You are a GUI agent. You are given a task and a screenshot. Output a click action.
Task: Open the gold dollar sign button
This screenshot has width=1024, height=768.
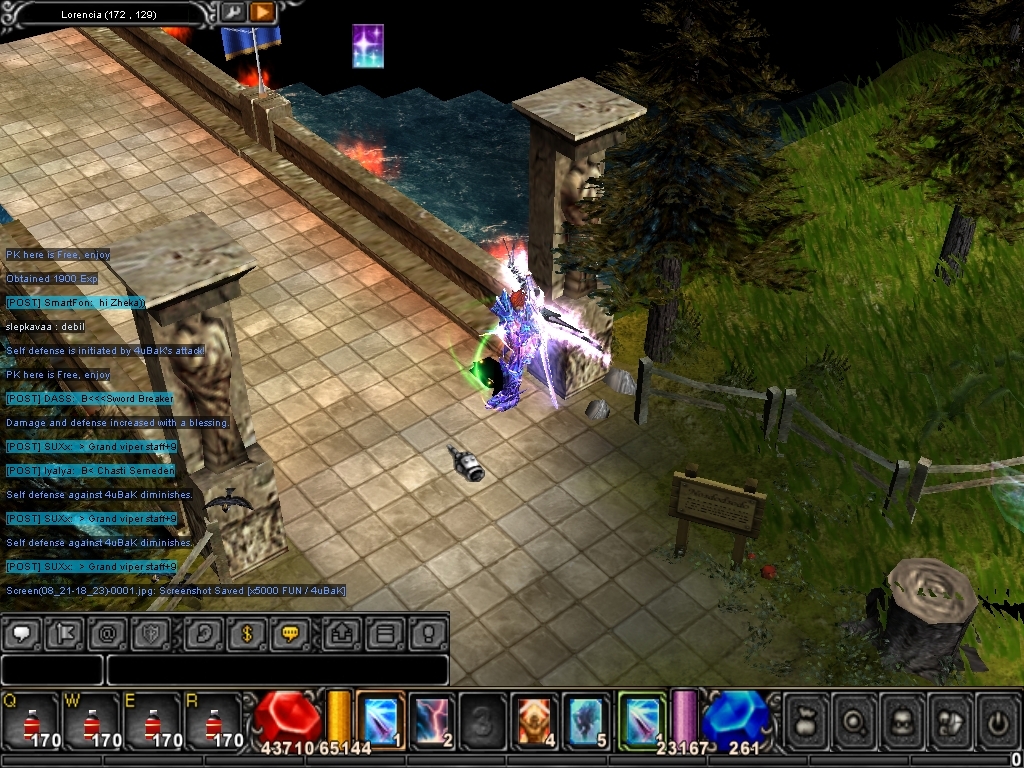click(x=246, y=634)
